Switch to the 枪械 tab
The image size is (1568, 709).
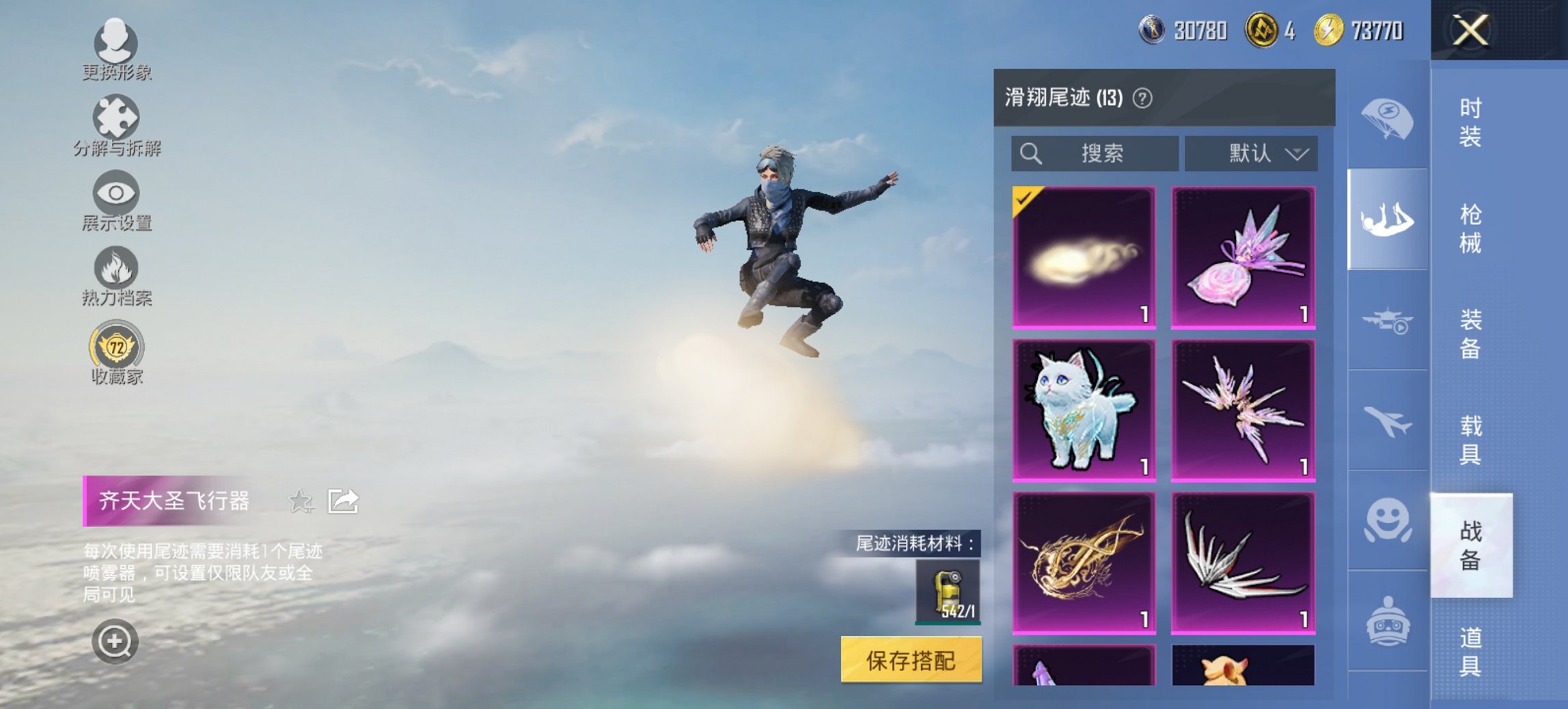1468,226
